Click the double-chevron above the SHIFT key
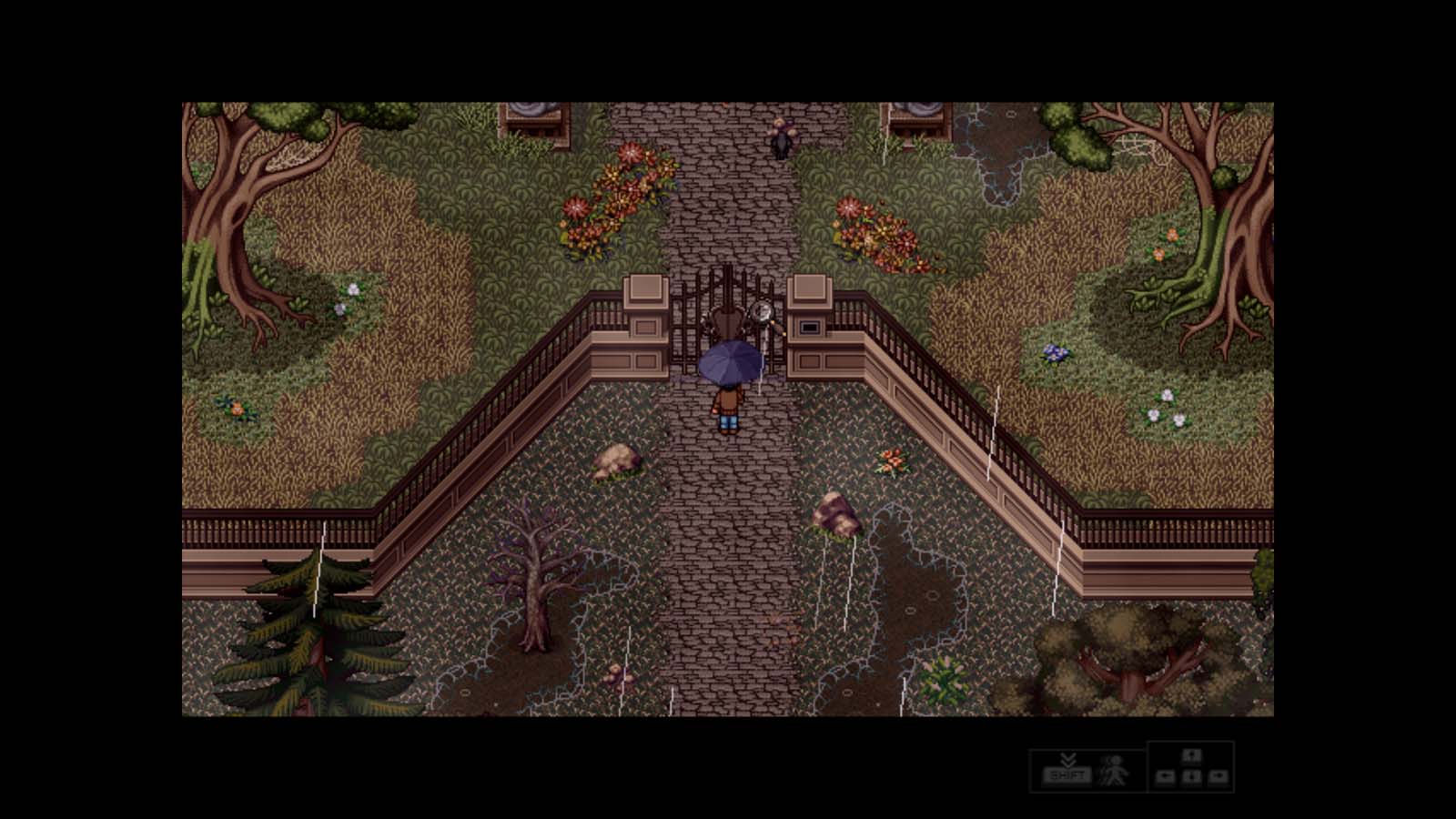 coord(1068,760)
